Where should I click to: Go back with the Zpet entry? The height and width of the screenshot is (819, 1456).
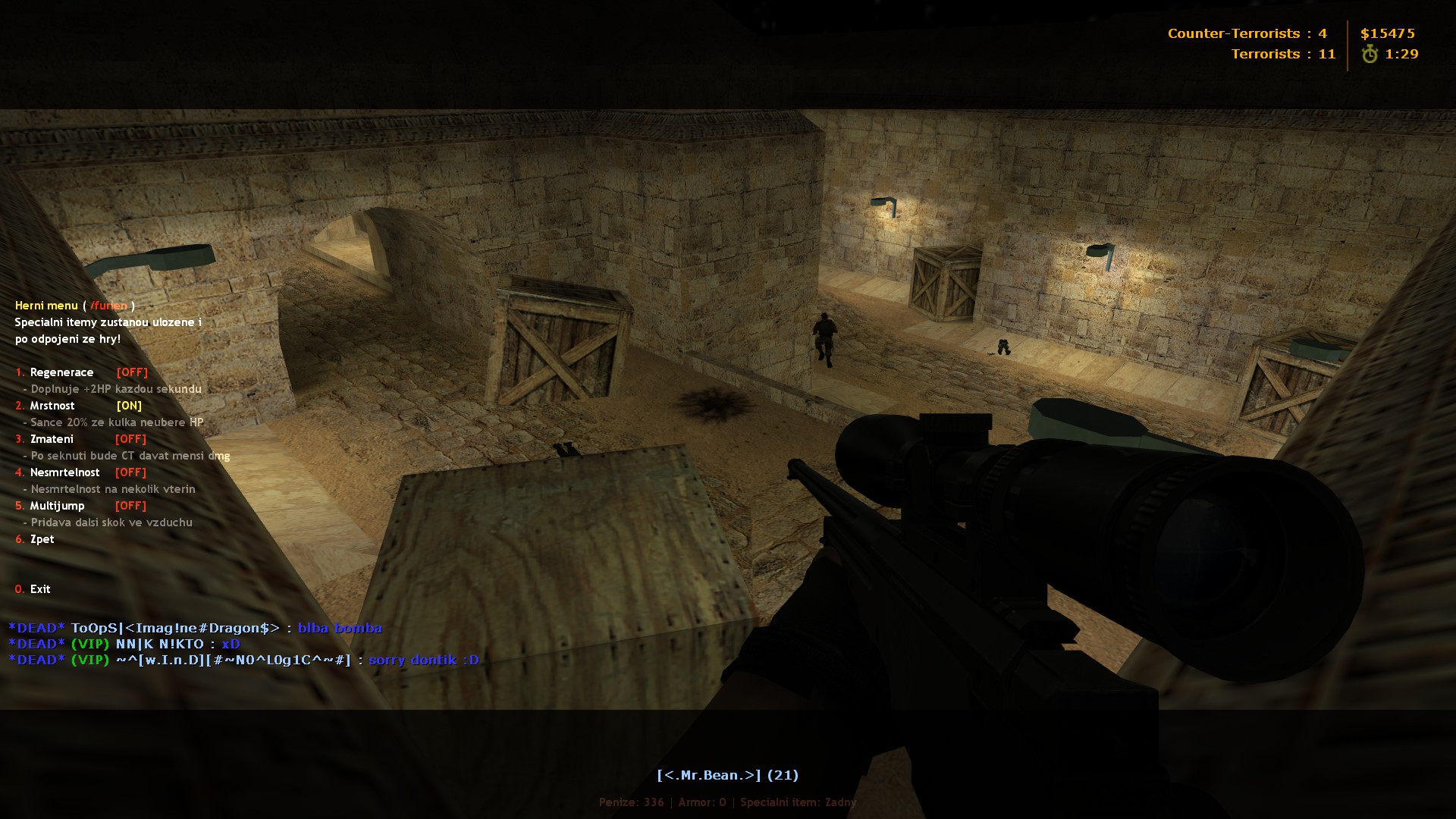[x=42, y=539]
